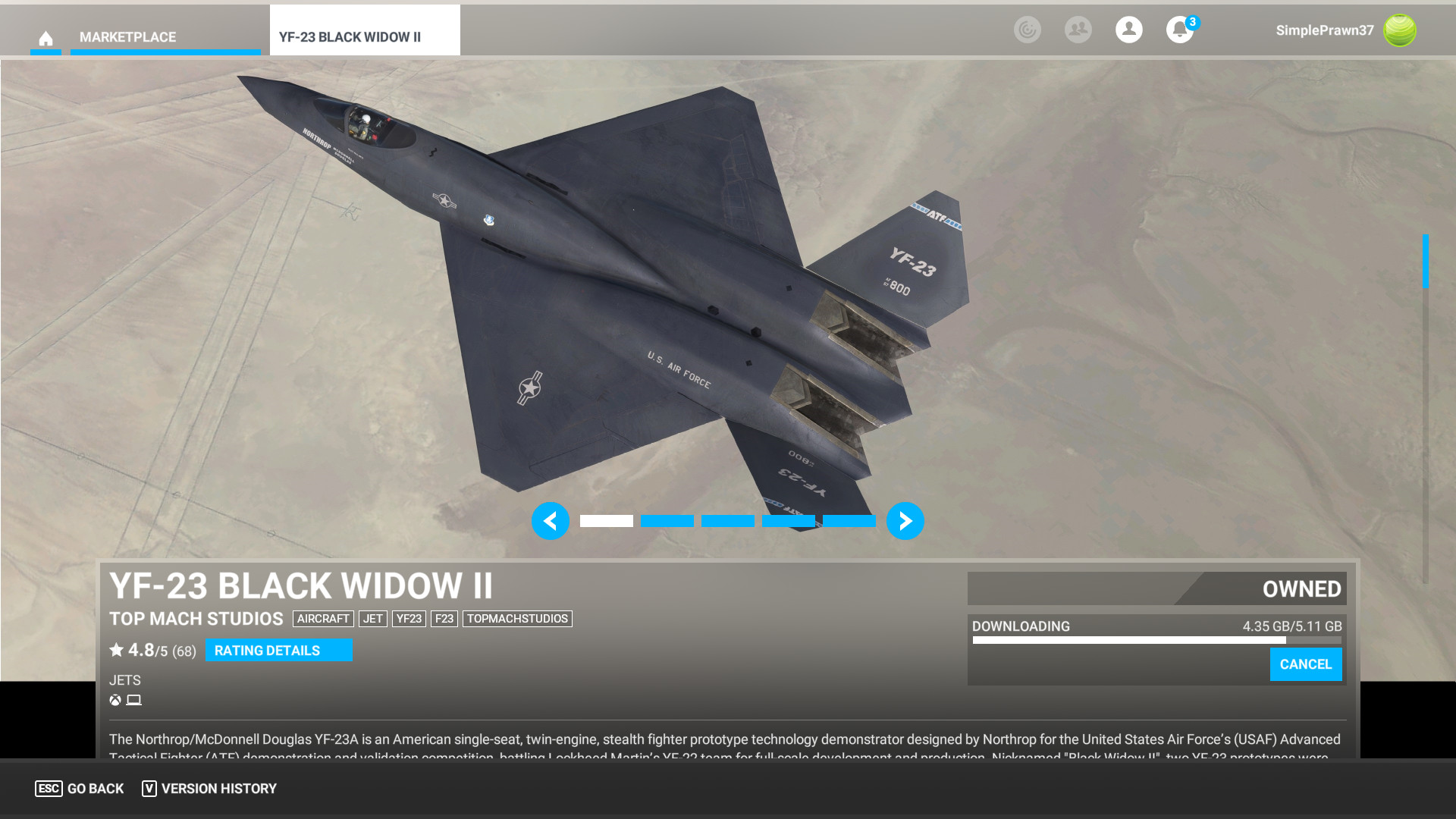This screenshot has height=819, width=1456.
Task: Choose the F23 tag
Action: tap(444, 619)
